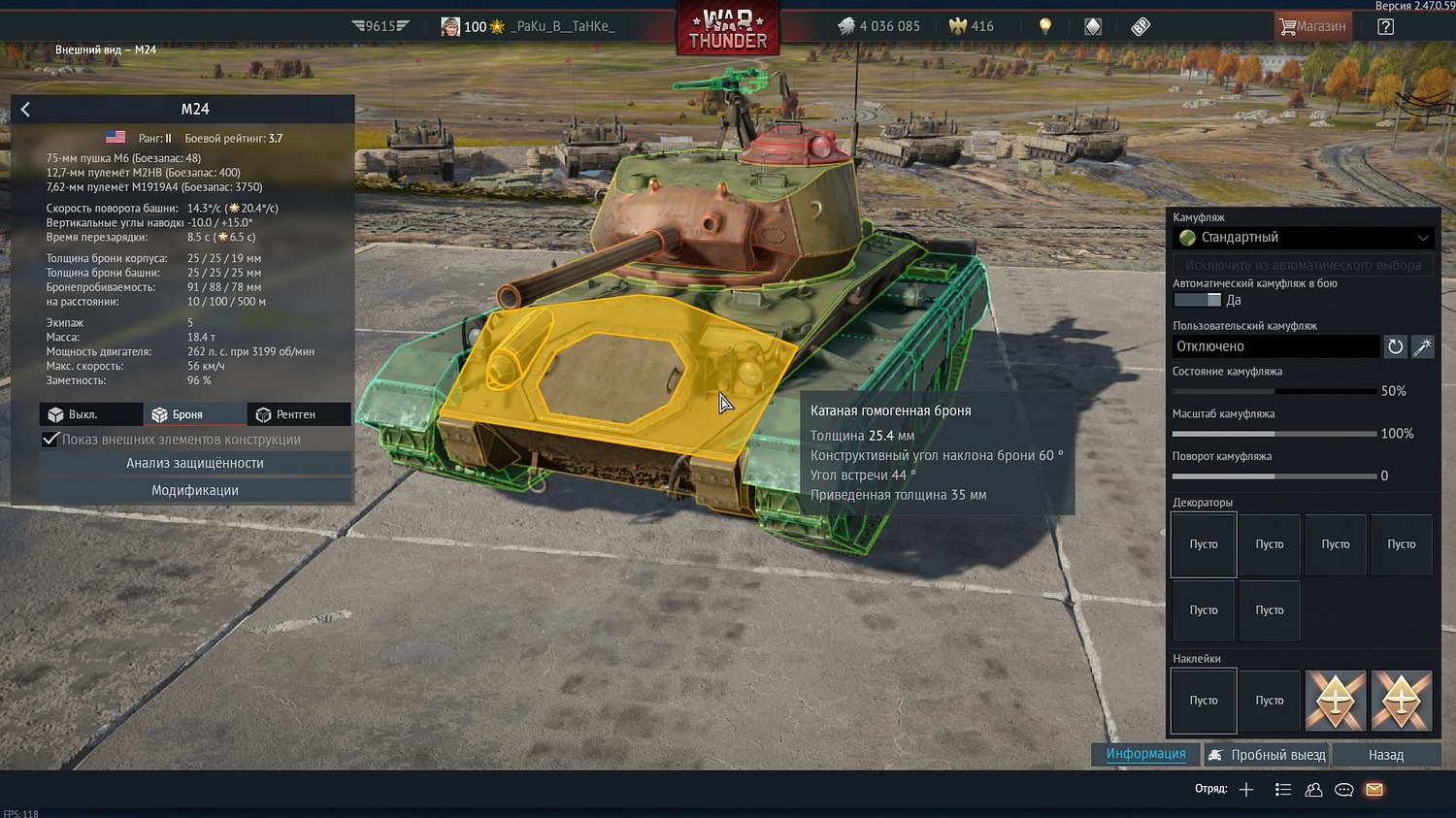Toggle Показ внешних элементов конструкции checkbox
The image size is (1456, 818).
pos(50,439)
